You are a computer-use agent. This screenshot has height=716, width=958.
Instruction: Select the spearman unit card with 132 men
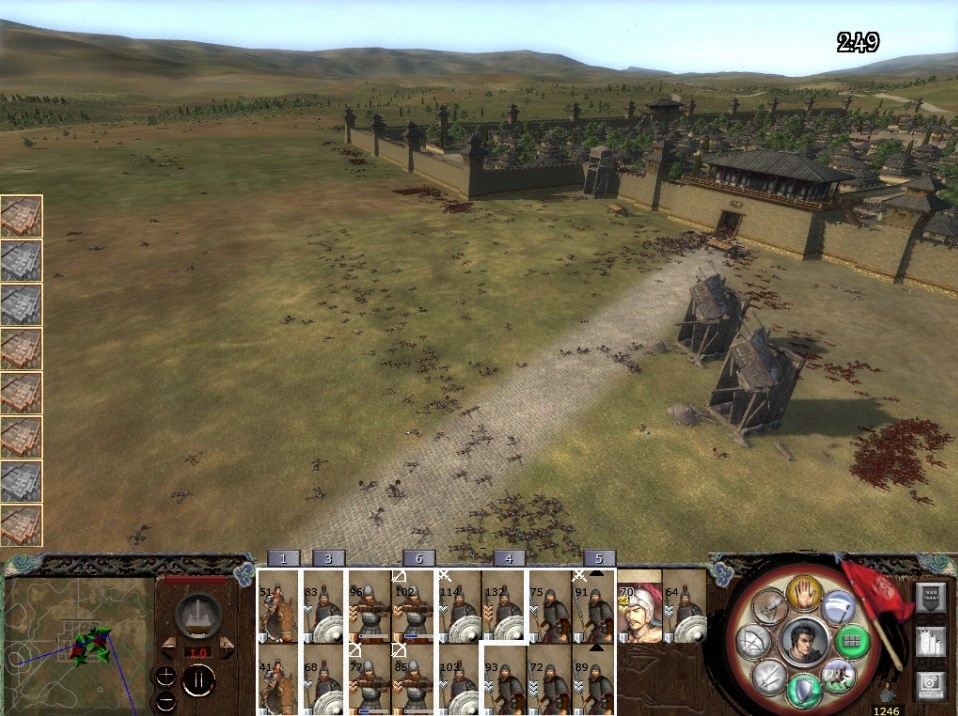505,606
